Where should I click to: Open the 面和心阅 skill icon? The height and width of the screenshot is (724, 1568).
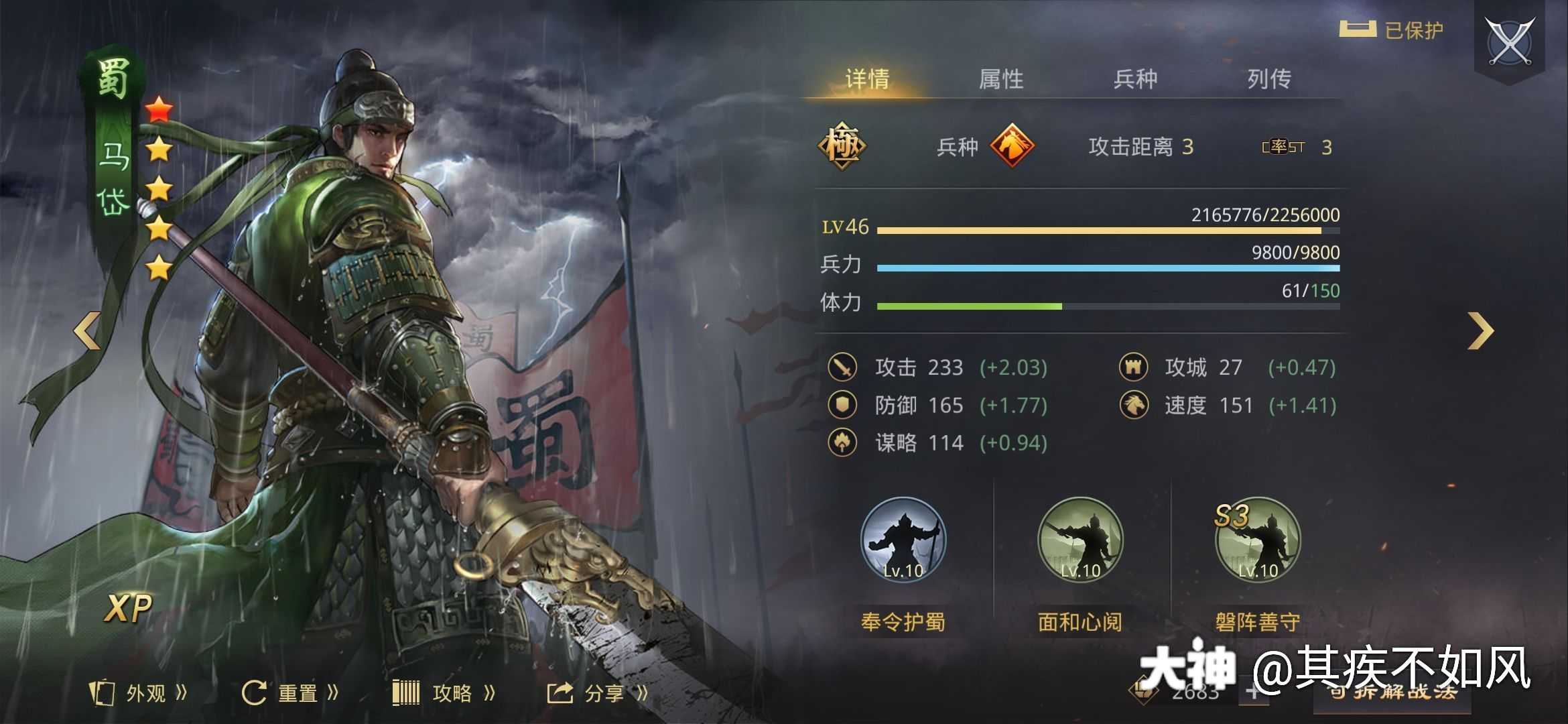pos(1080,543)
